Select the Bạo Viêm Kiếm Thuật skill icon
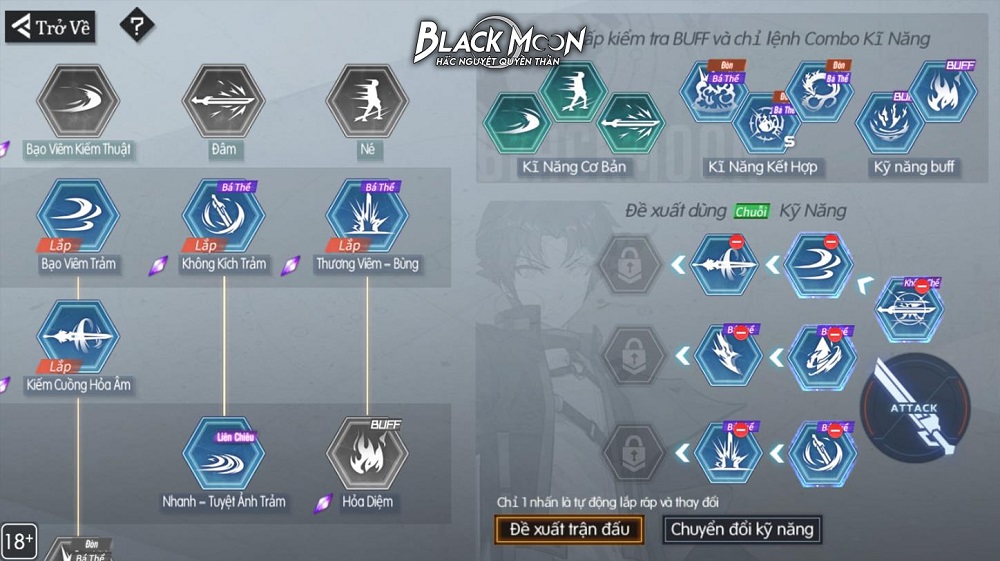 pos(78,100)
